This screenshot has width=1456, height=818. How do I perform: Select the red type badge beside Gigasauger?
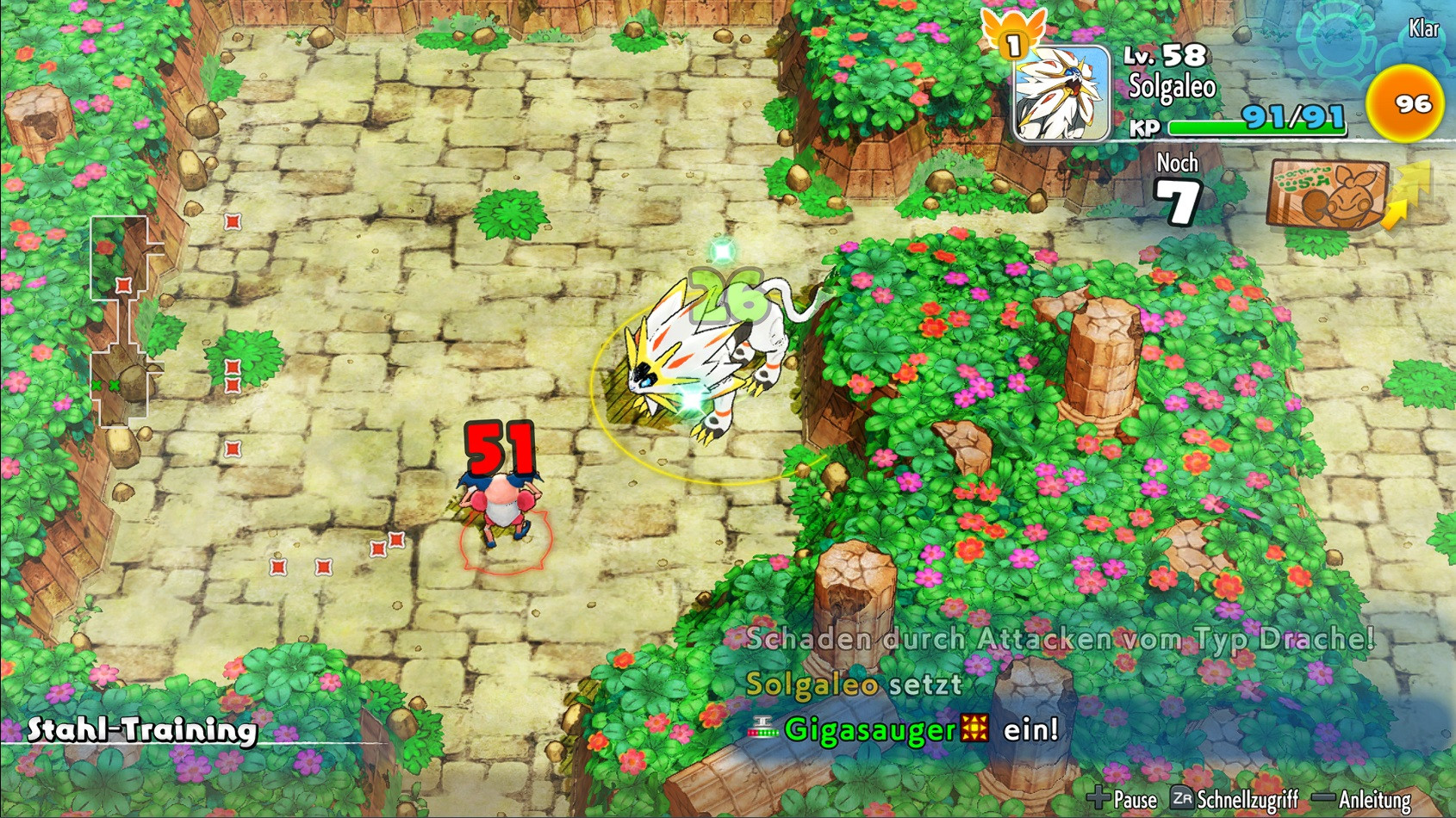pos(974,728)
